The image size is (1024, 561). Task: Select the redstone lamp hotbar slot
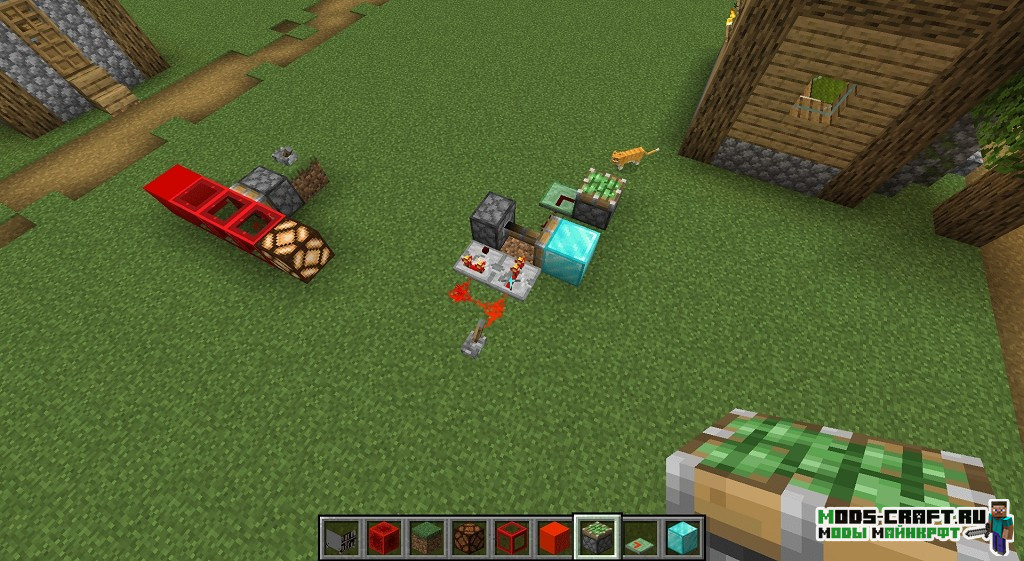point(468,537)
